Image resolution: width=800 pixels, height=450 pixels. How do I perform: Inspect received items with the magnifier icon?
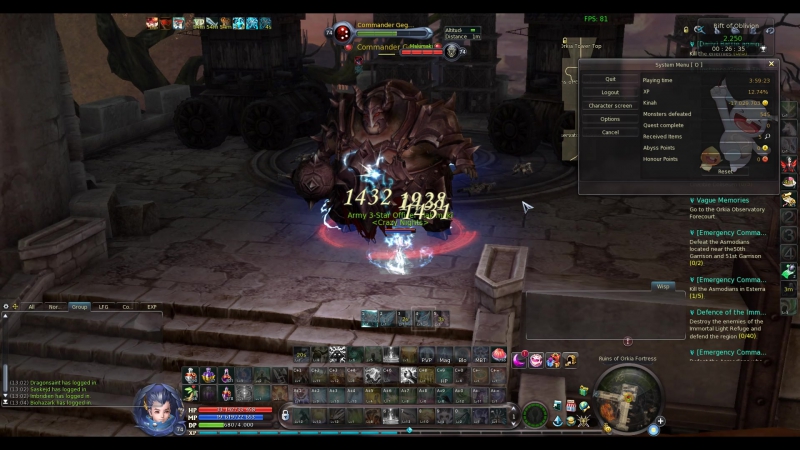766,136
